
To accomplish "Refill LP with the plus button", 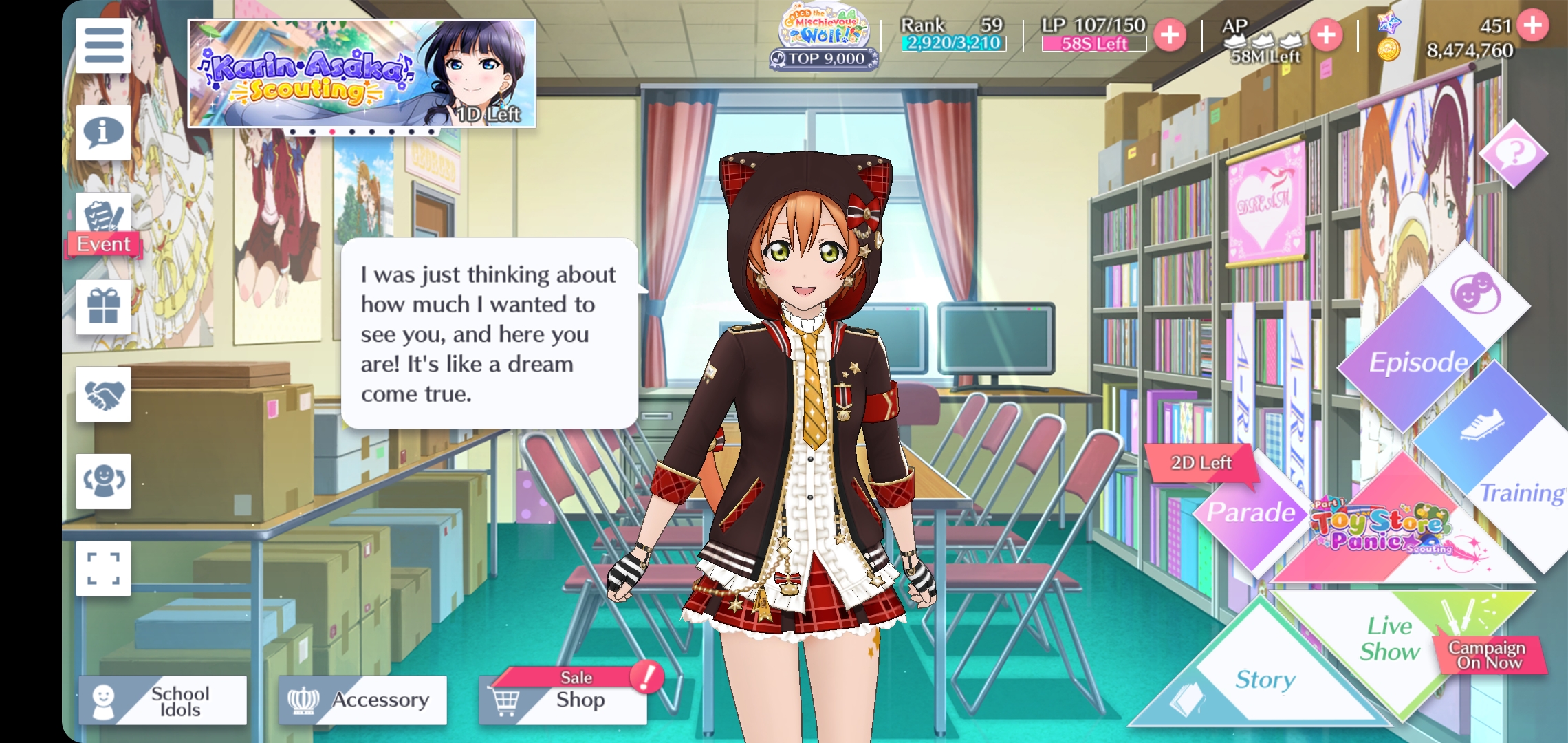I will pos(1170,34).
